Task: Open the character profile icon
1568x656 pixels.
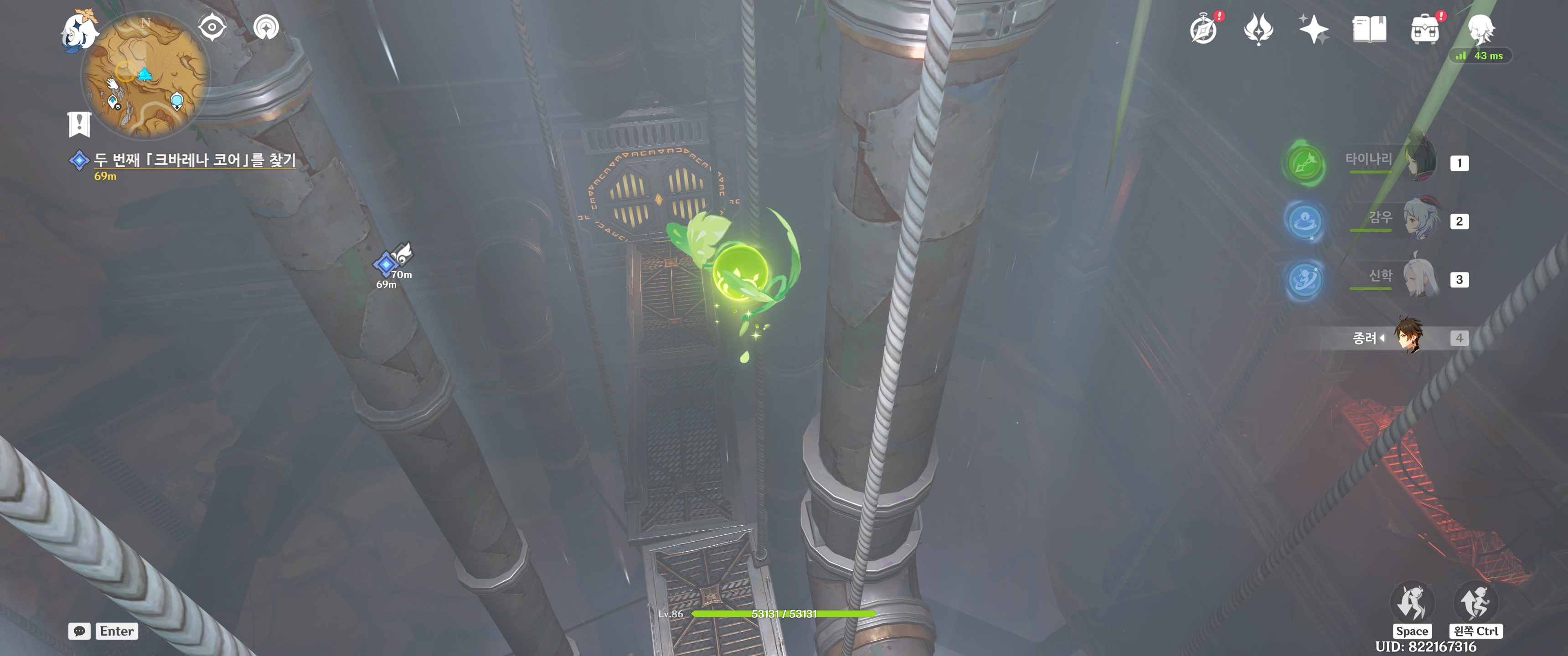Action: coord(1480,29)
